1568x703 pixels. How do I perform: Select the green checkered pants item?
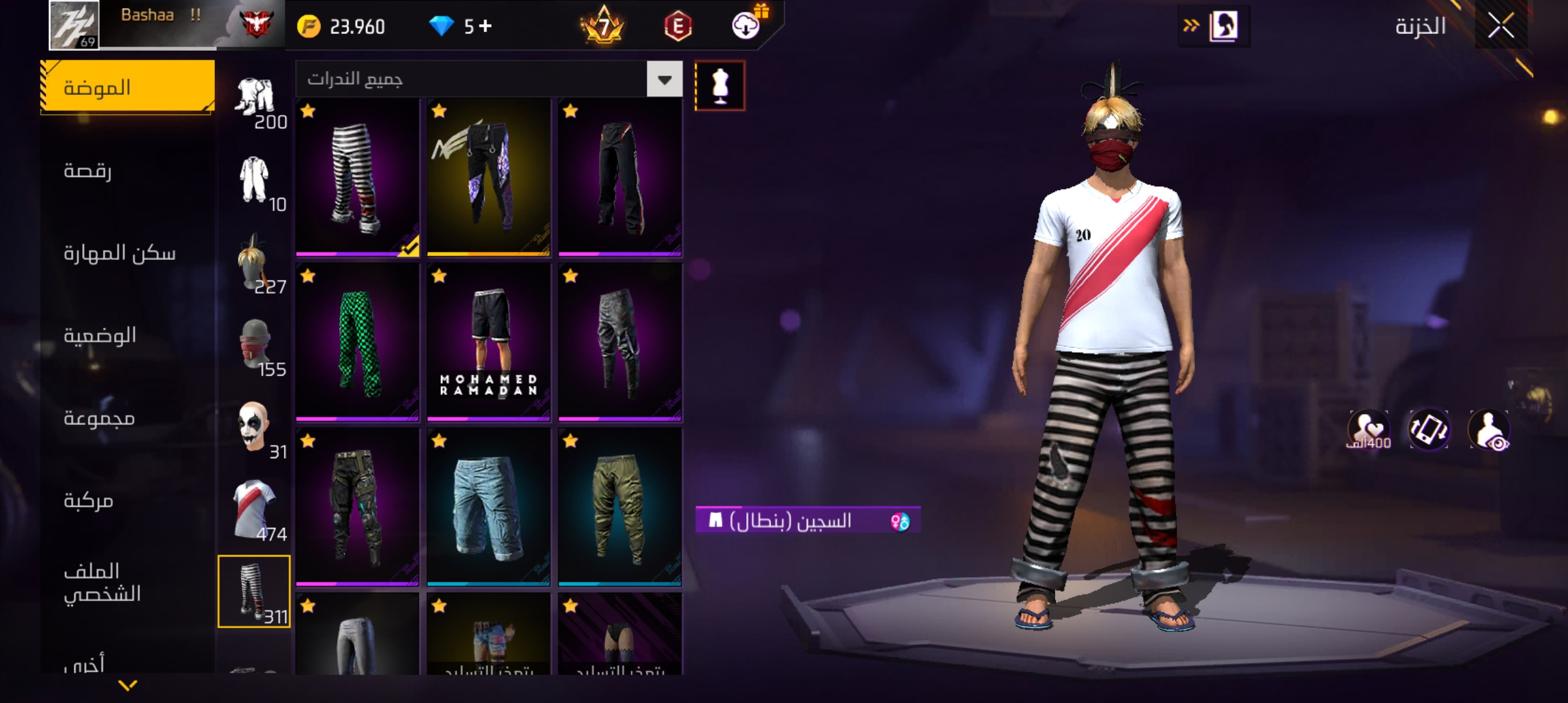click(357, 342)
